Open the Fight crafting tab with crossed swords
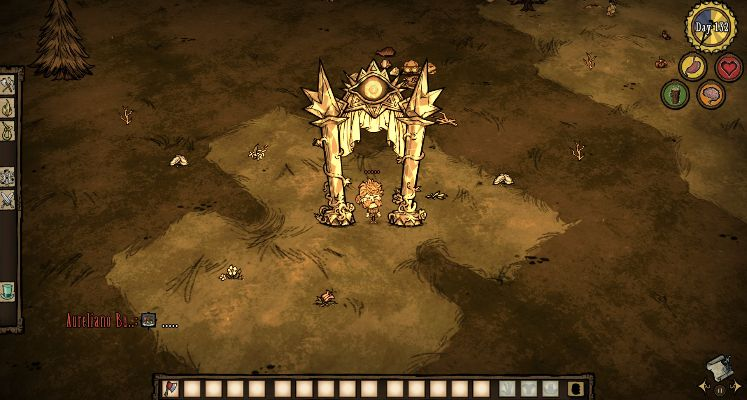The image size is (747, 400). (x=7, y=199)
